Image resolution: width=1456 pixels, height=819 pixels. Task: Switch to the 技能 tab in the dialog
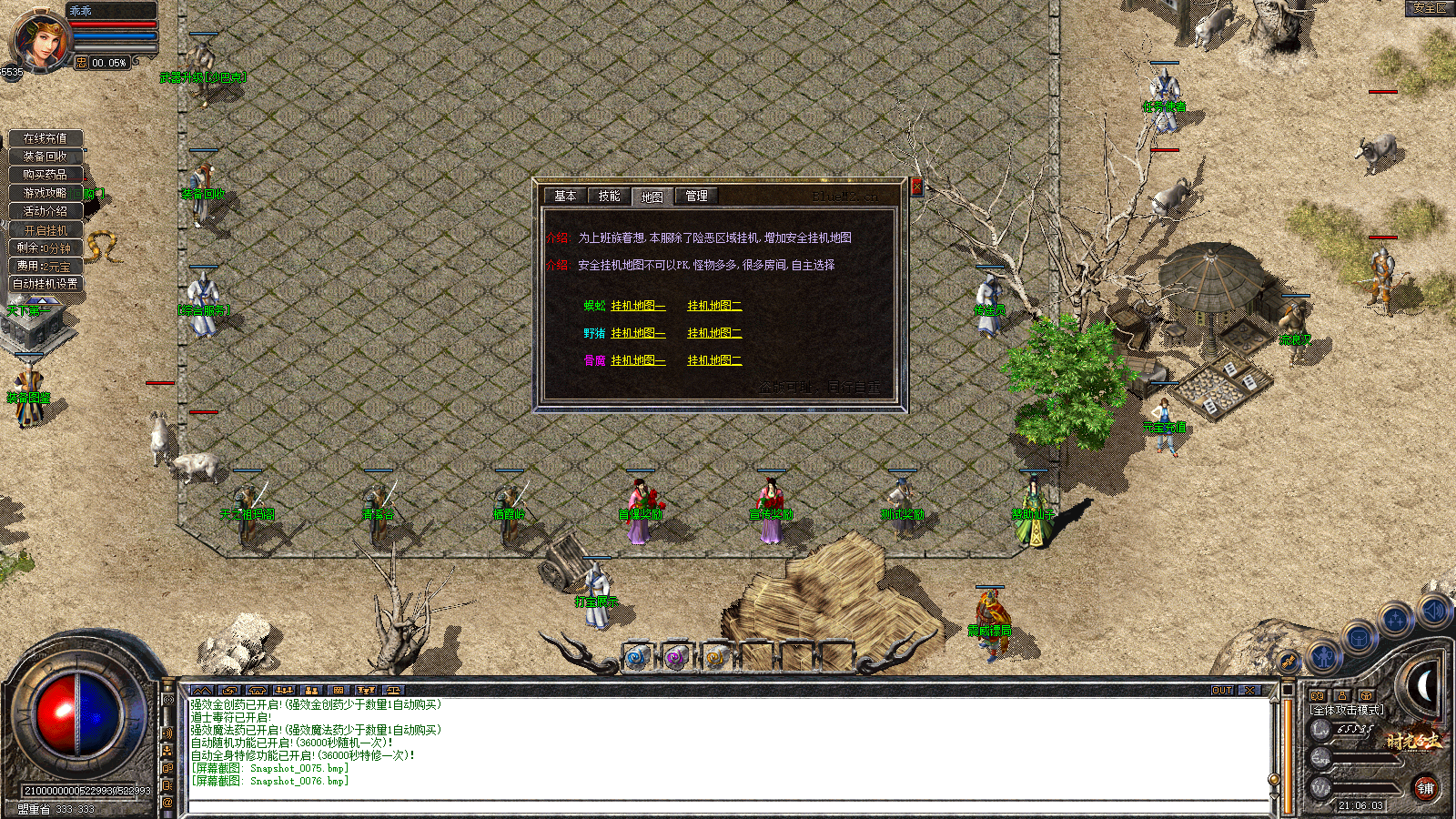(x=607, y=197)
